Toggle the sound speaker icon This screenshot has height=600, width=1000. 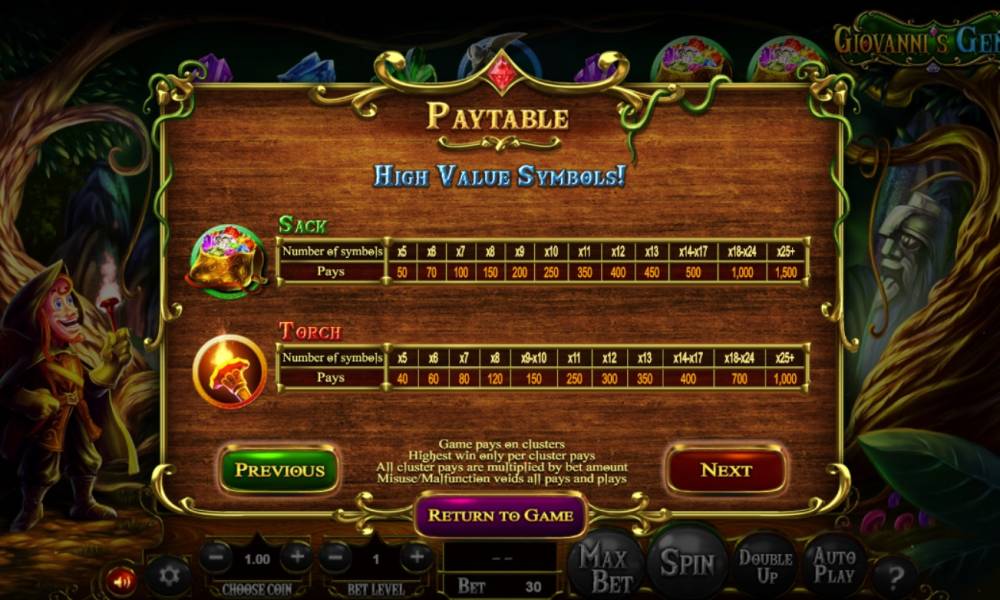(x=122, y=579)
